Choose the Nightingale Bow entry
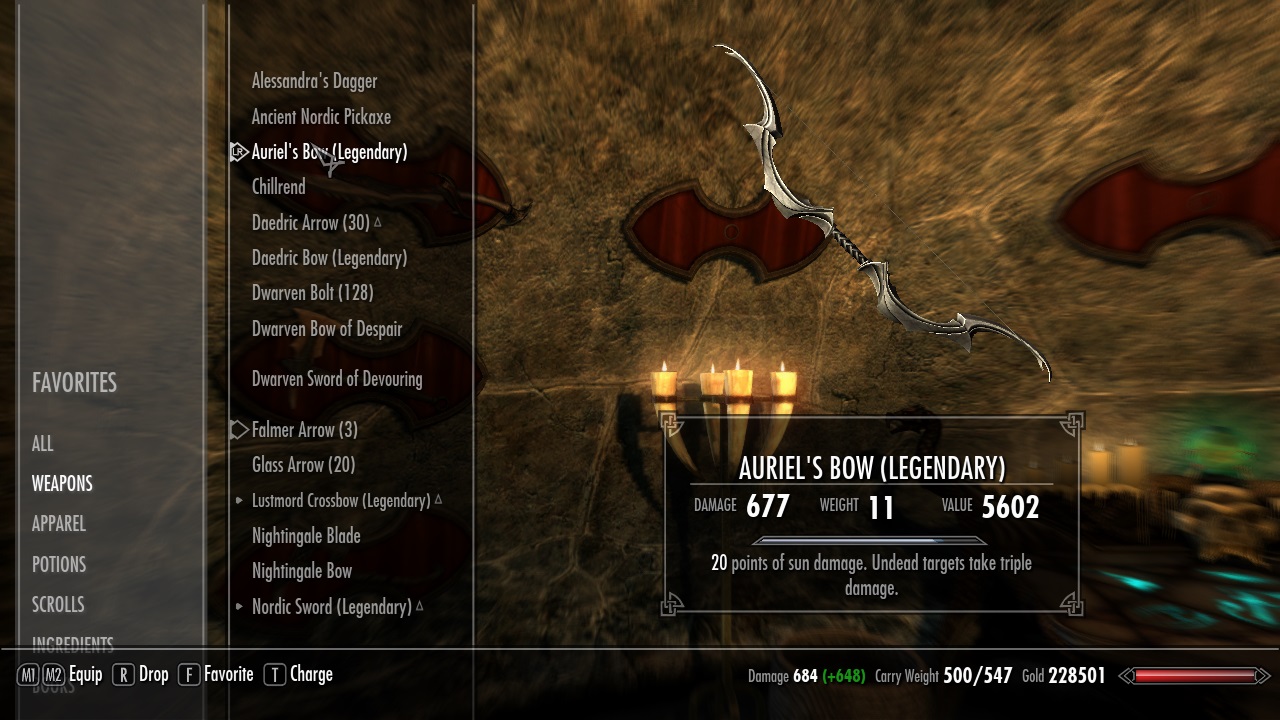Screen dimensions: 1280x720 302,571
